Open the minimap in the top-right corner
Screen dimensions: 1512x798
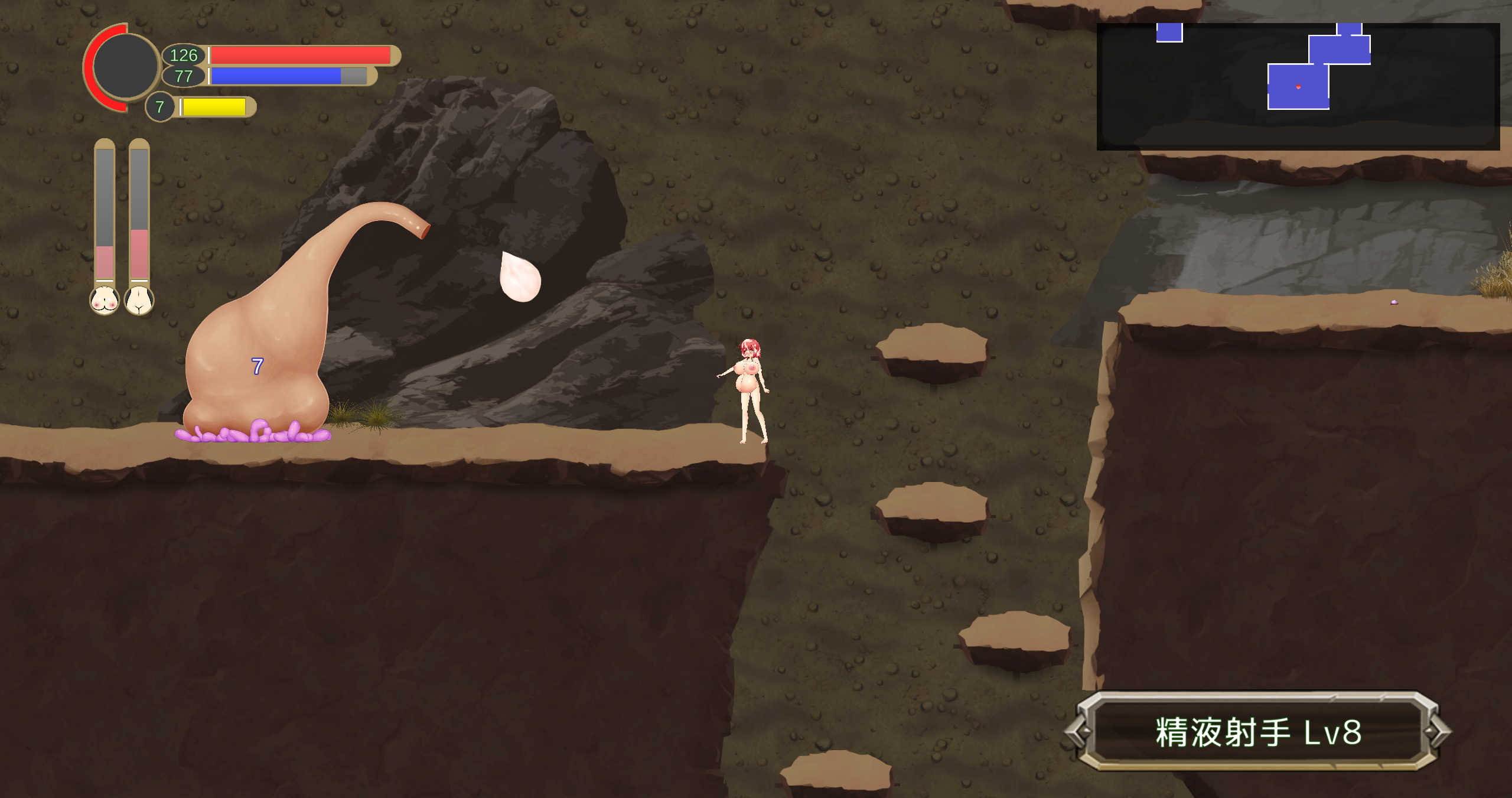(x=1298, y=86)
